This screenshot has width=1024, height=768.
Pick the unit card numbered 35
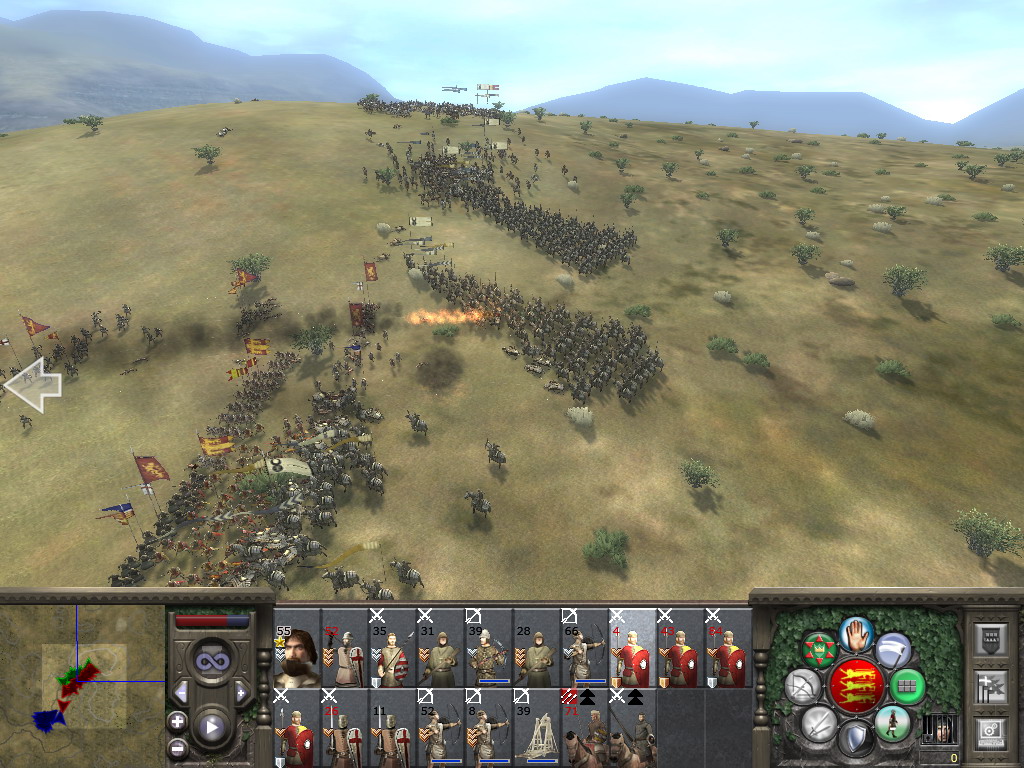[x=392, y=650]
